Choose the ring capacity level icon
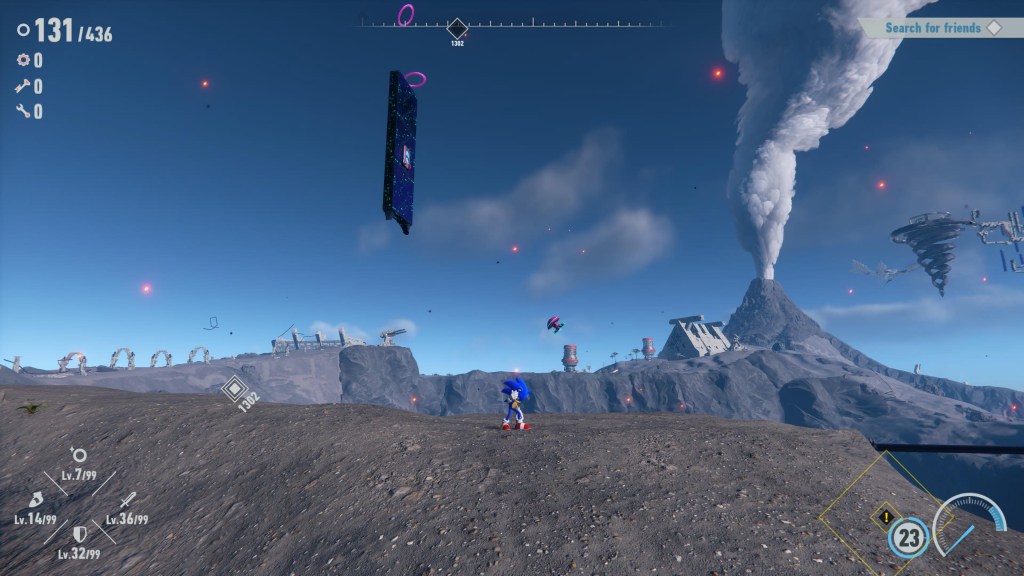1024x576 pixels. 79,456
